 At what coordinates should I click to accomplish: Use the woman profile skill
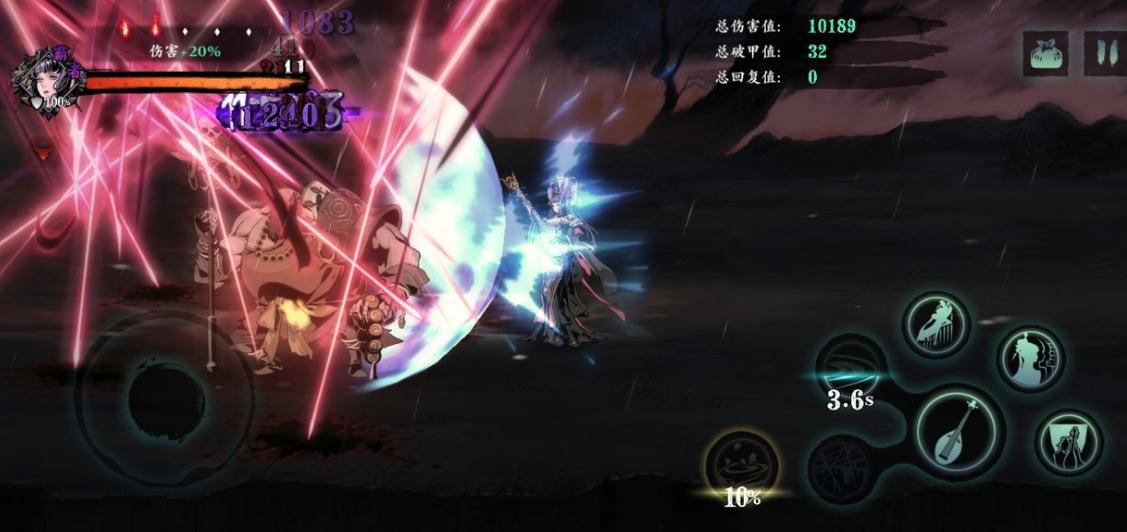[x=1030, y=359]
